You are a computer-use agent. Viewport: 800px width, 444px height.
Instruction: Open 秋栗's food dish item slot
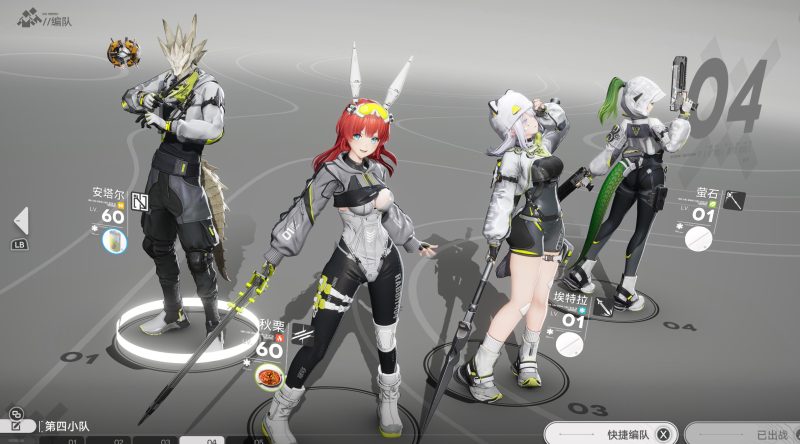(268, 376)
